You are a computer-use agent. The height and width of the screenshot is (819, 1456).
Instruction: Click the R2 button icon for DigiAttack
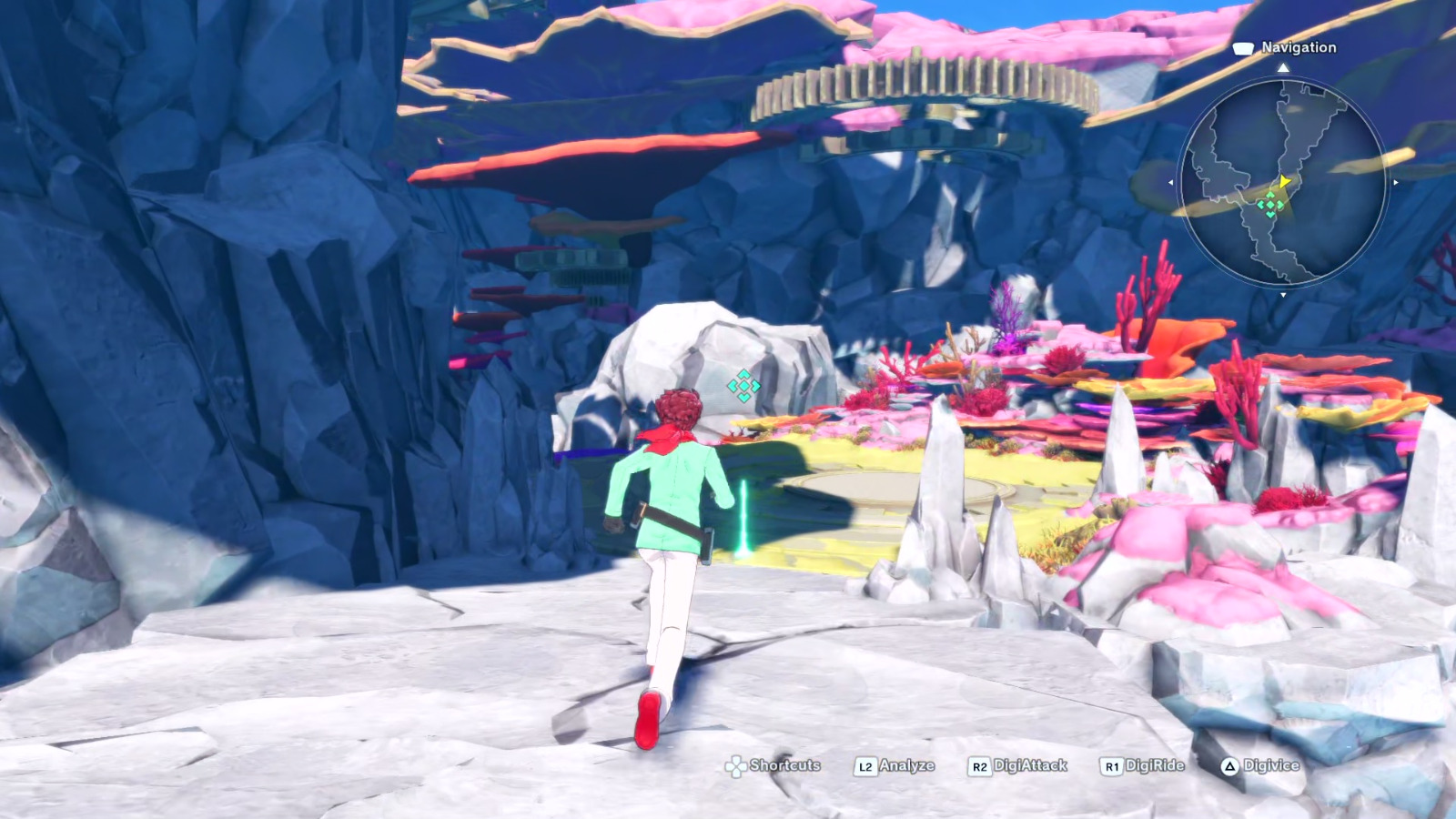[x=980, y=767]
